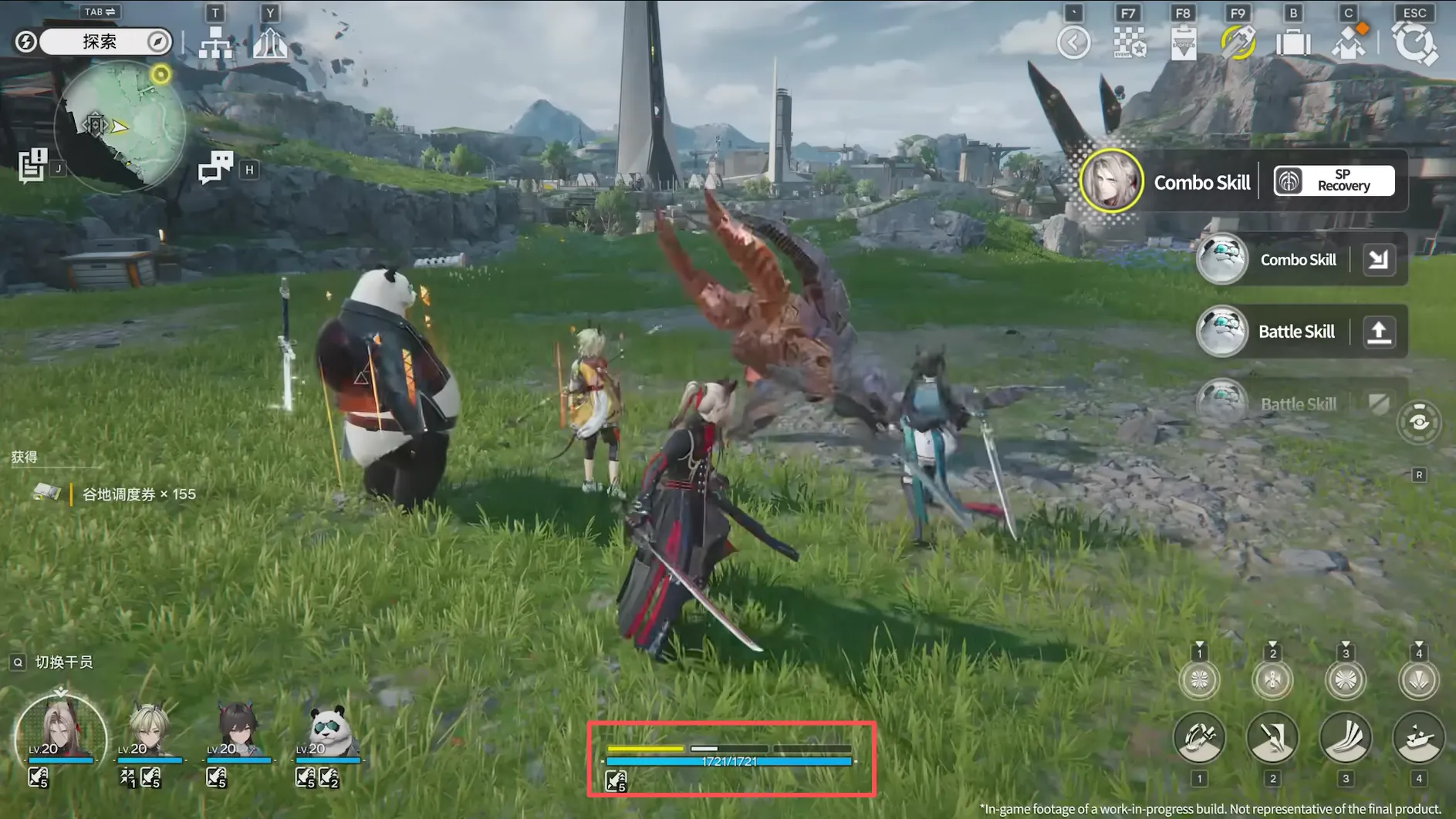Screen dimensions: 1456x819
Task: Toggle the TAB mode switcher at top left
Action: tap(99, 12)
